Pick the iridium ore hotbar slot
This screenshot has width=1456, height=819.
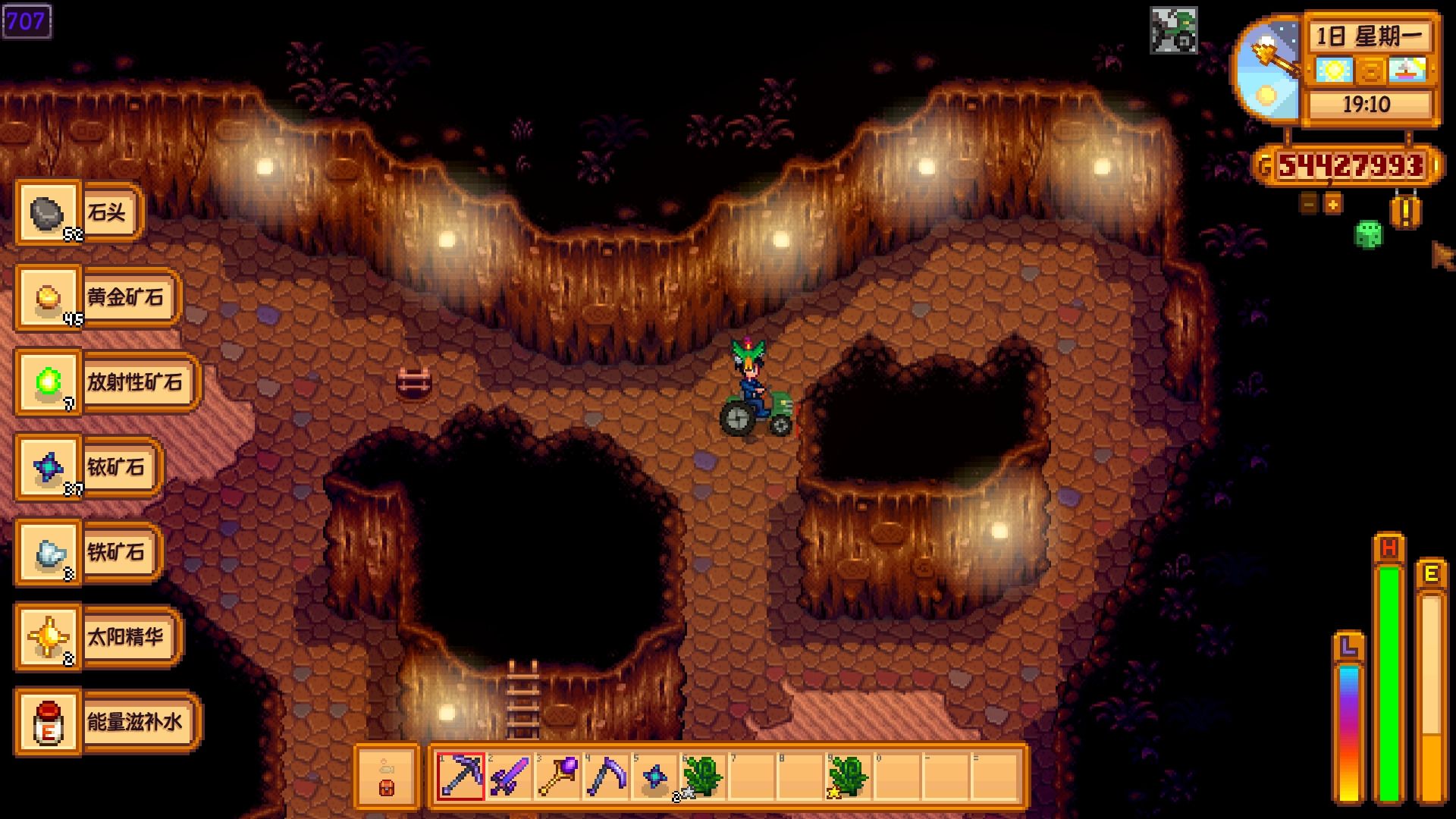point(655,776)
